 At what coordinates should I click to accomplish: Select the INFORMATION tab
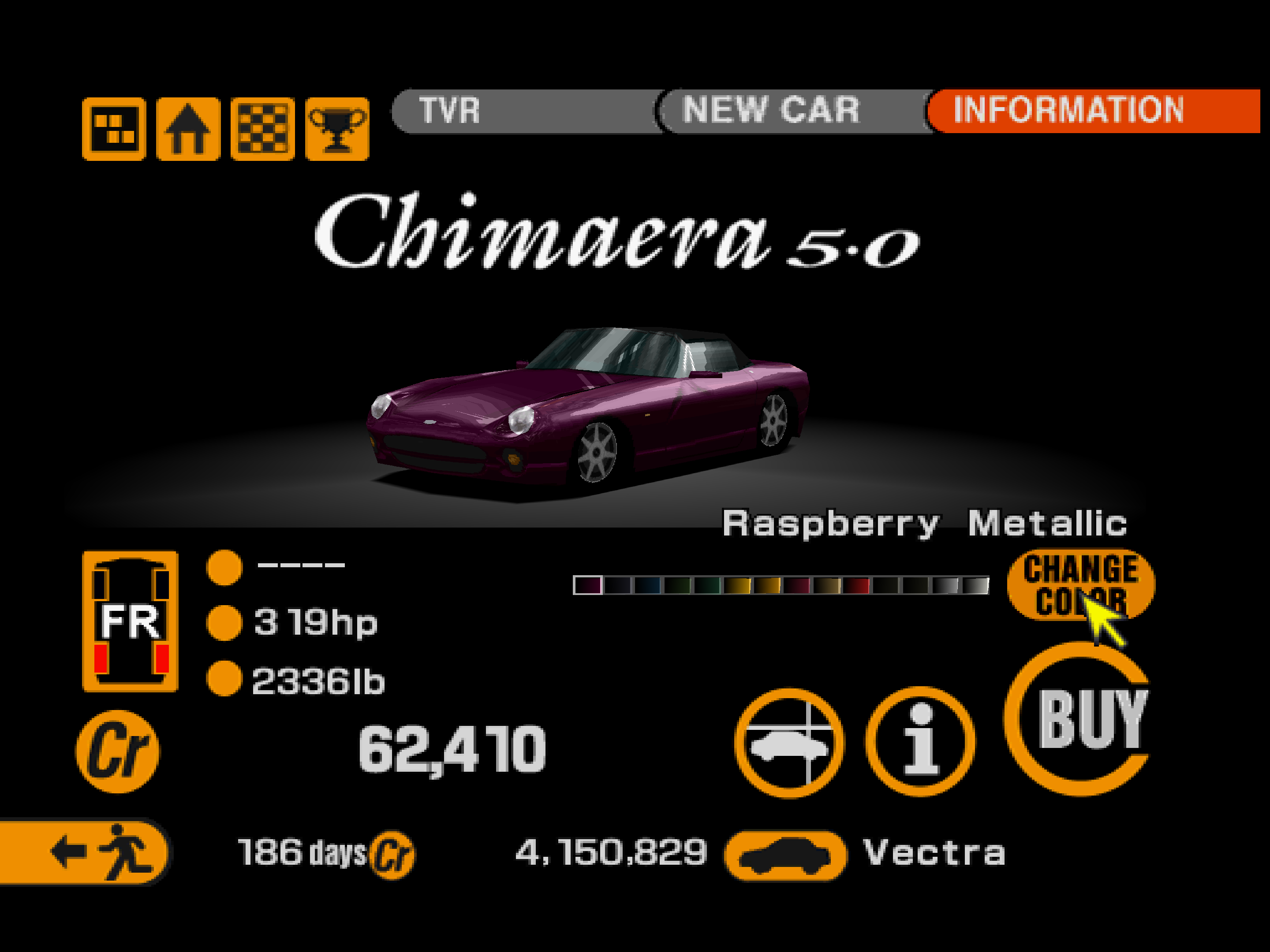[1091, 111]
